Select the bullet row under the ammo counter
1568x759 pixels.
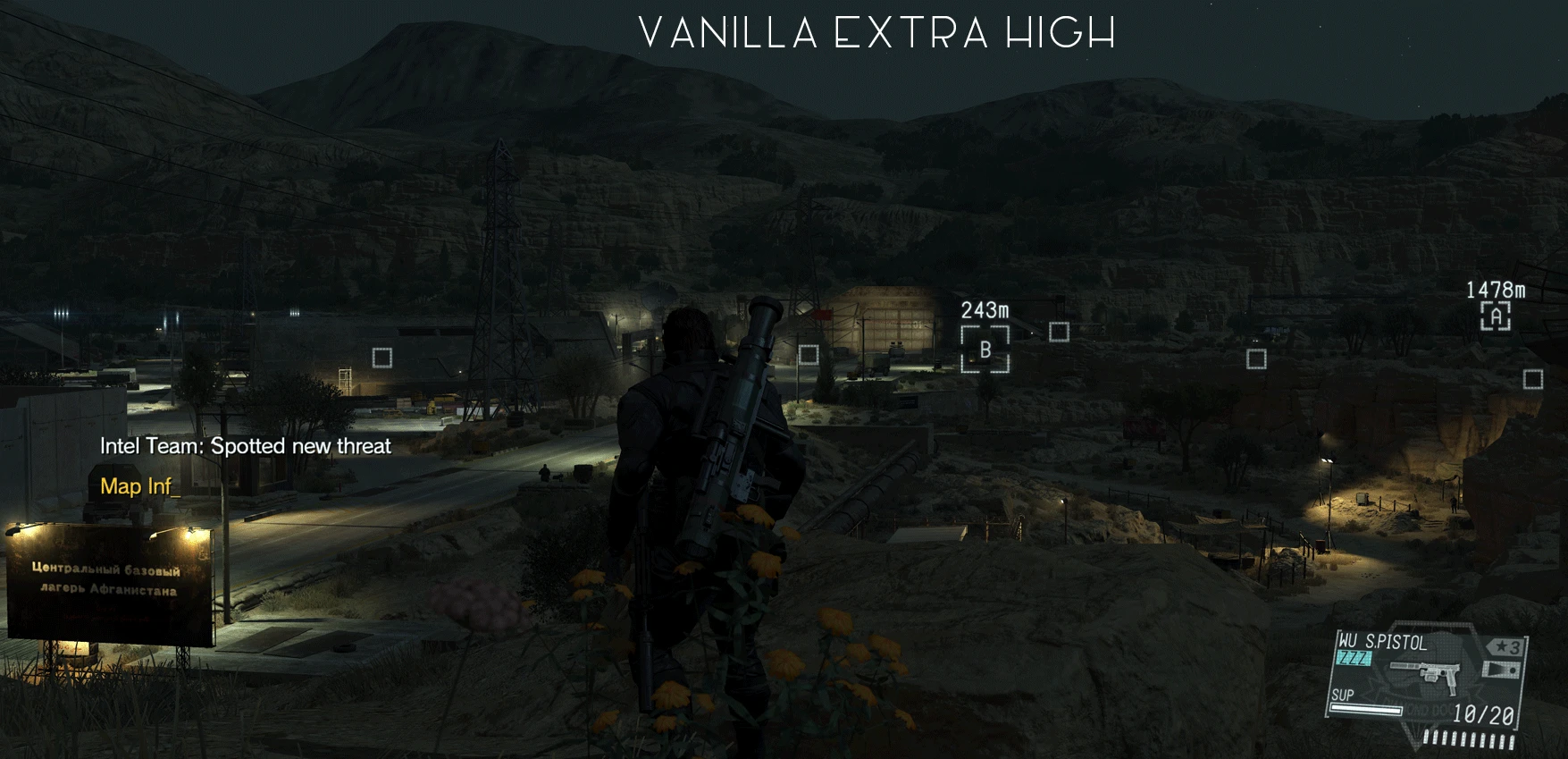1470,738
